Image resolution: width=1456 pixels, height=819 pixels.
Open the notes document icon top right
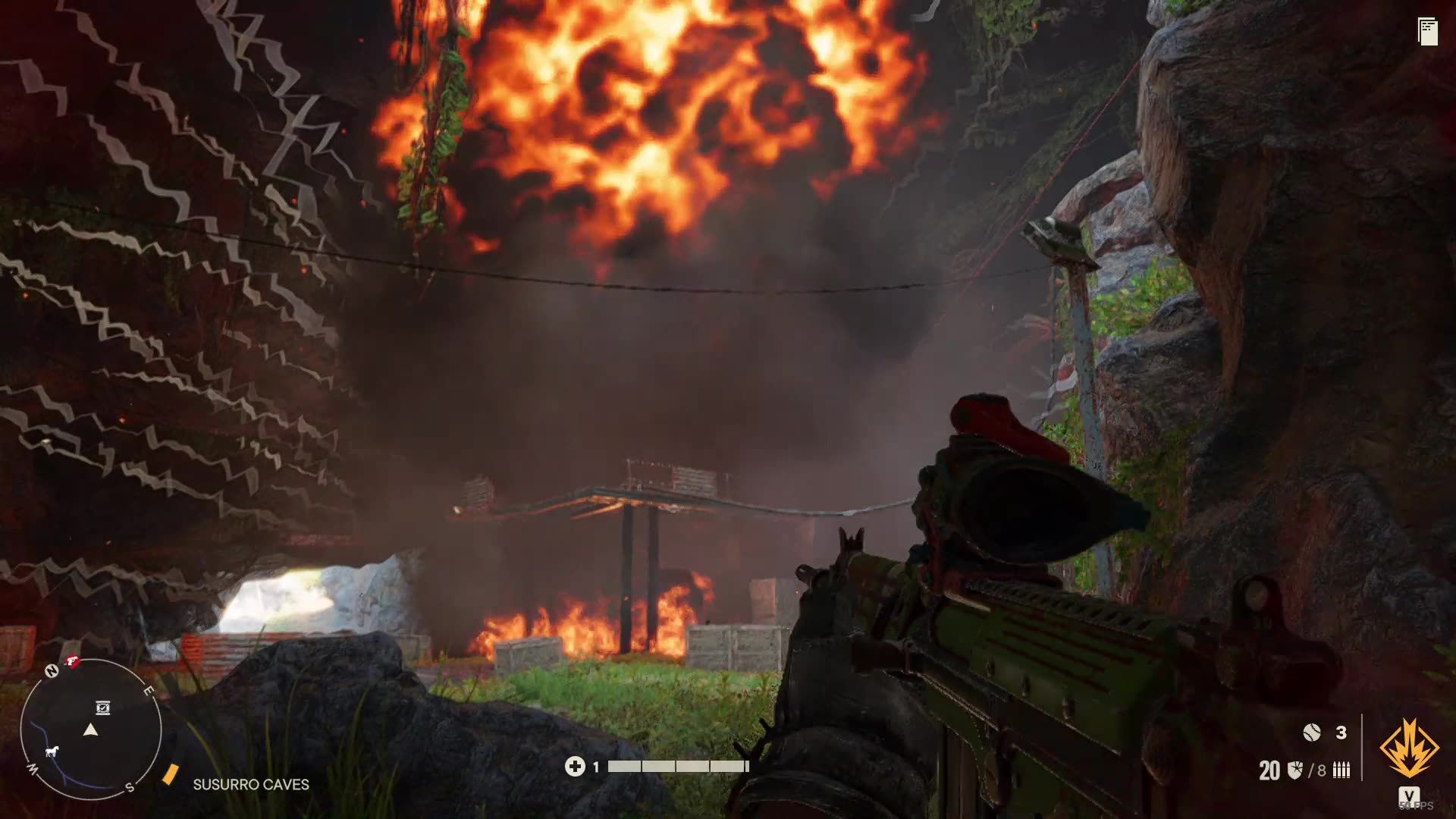[1426, 30]
